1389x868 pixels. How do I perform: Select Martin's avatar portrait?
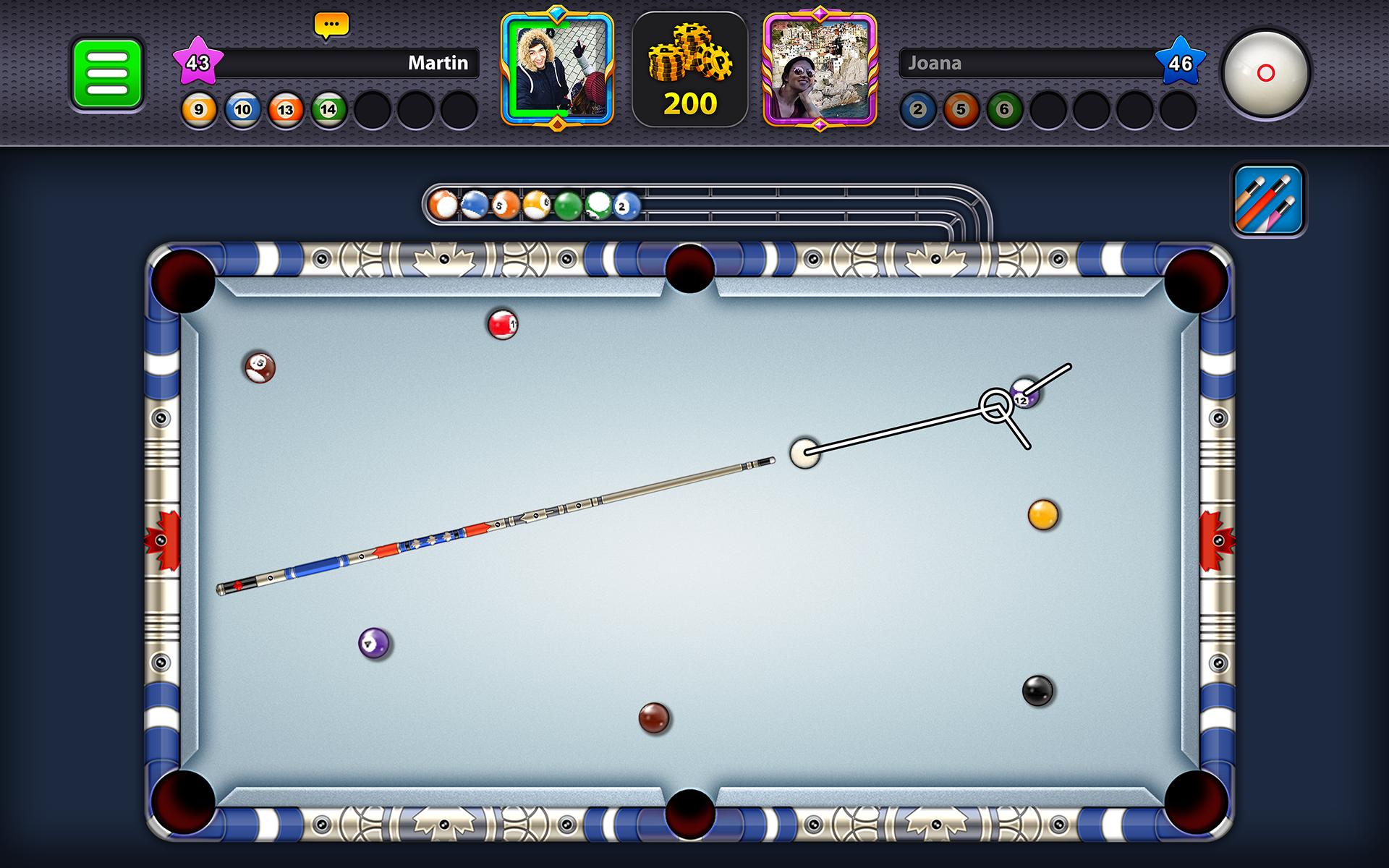tap(556, 70)
